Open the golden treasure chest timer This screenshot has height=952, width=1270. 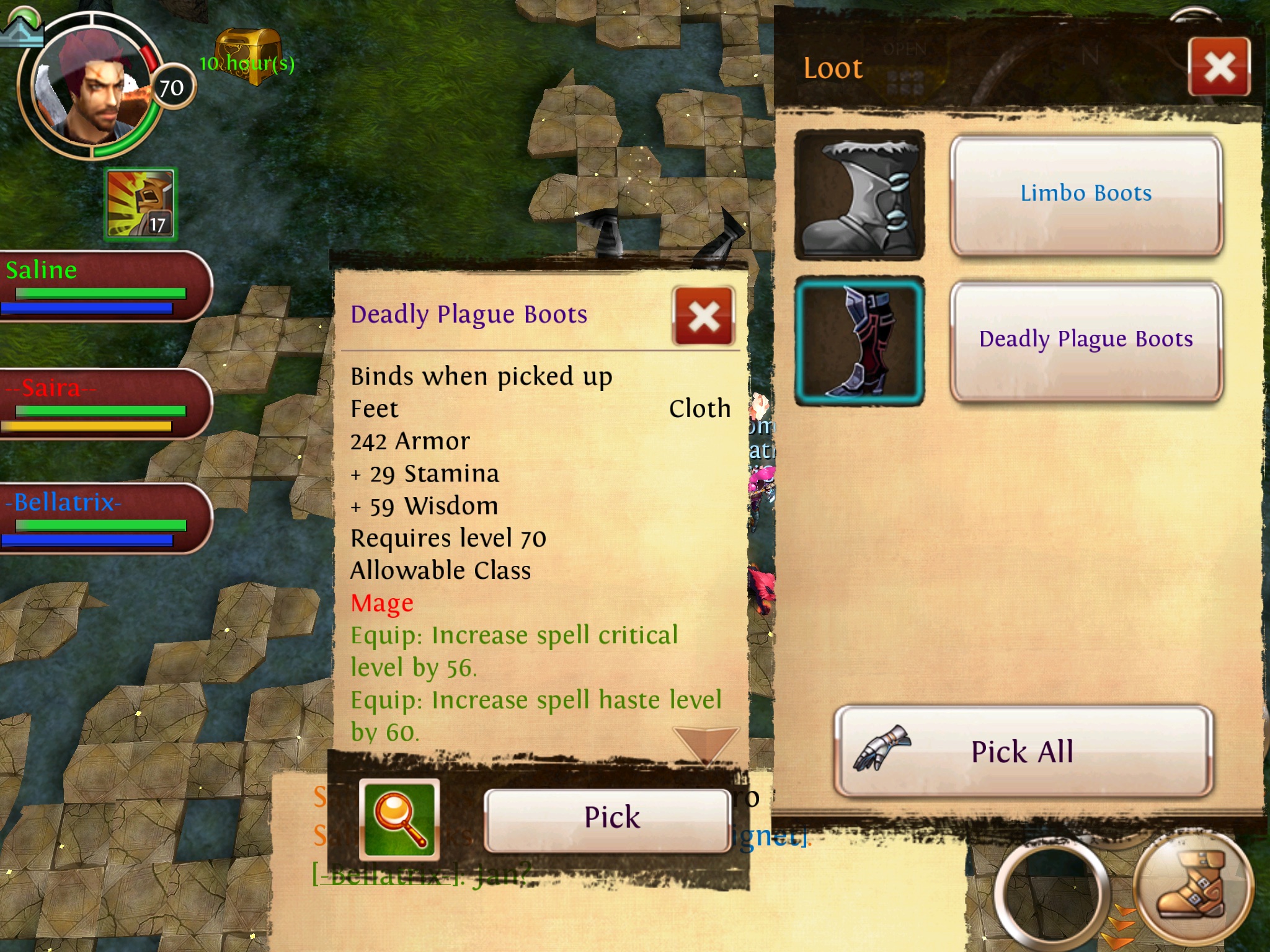(x=248, y=56)
